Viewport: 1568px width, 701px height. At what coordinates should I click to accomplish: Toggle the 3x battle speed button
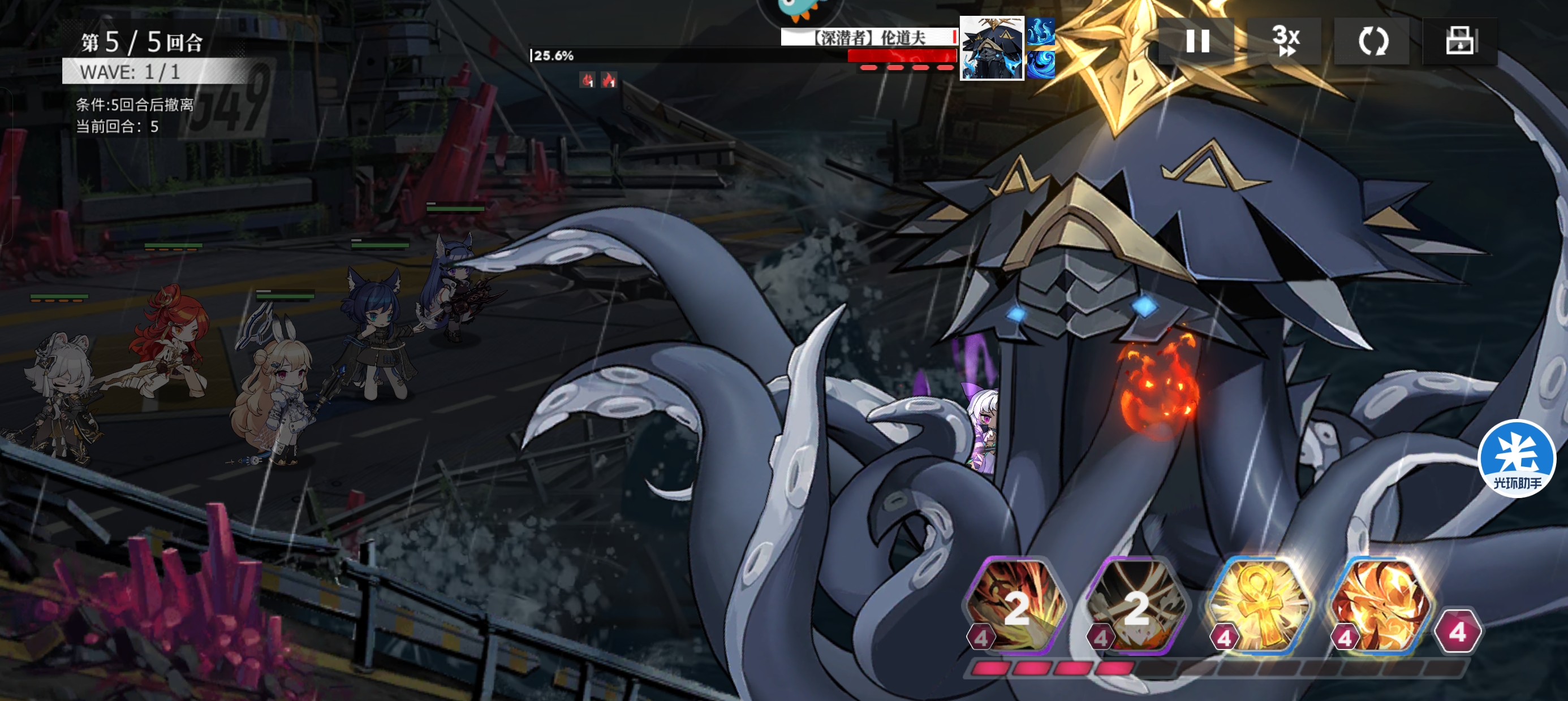pyautogui.click(x=1285, y=41)
